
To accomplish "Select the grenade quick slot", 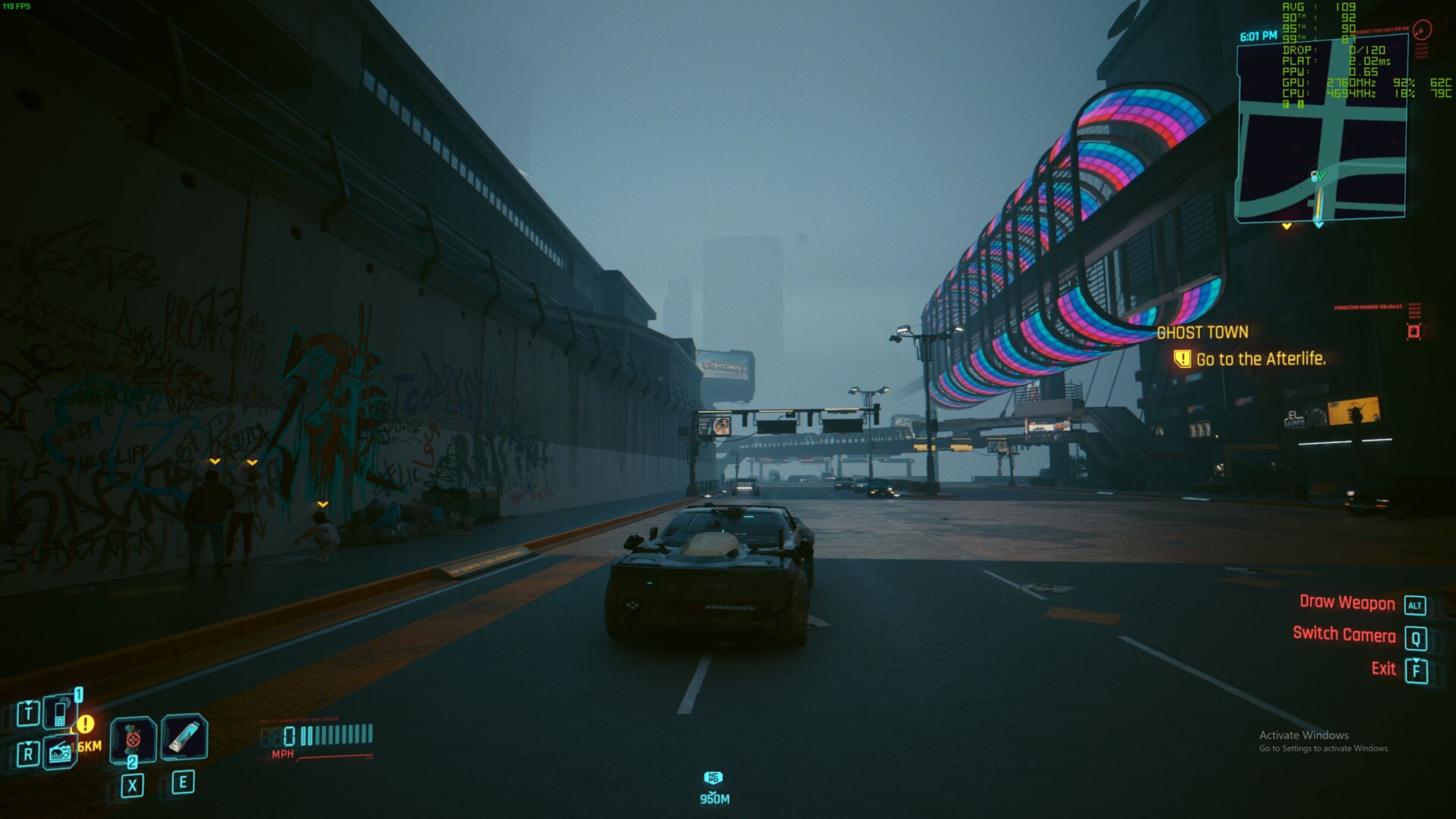I will pyautogui.click(x=133, y=738).
